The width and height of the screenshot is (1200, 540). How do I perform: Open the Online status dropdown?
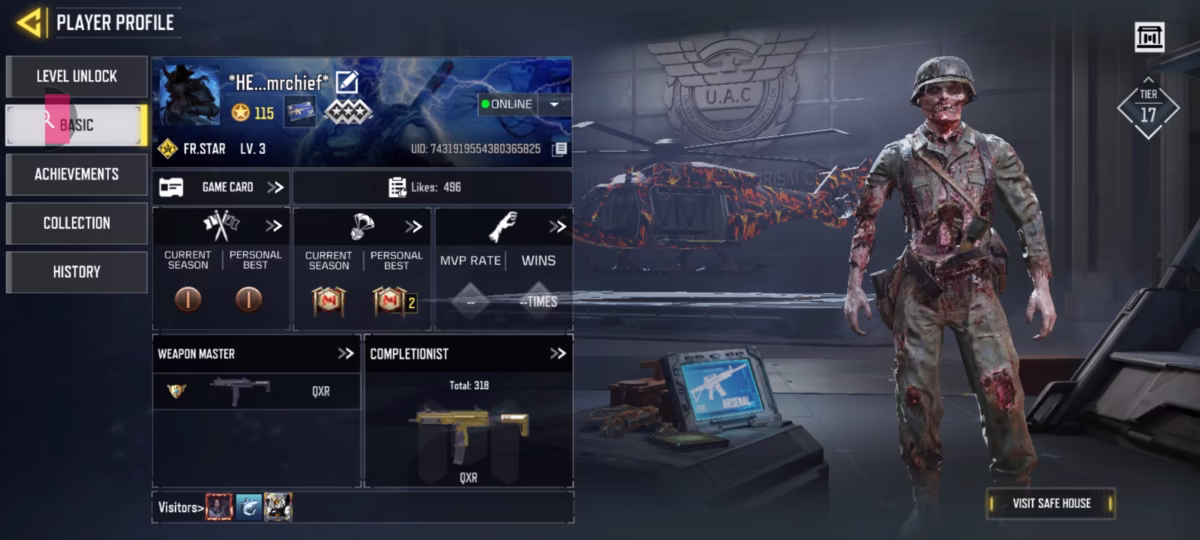[554, 104]
